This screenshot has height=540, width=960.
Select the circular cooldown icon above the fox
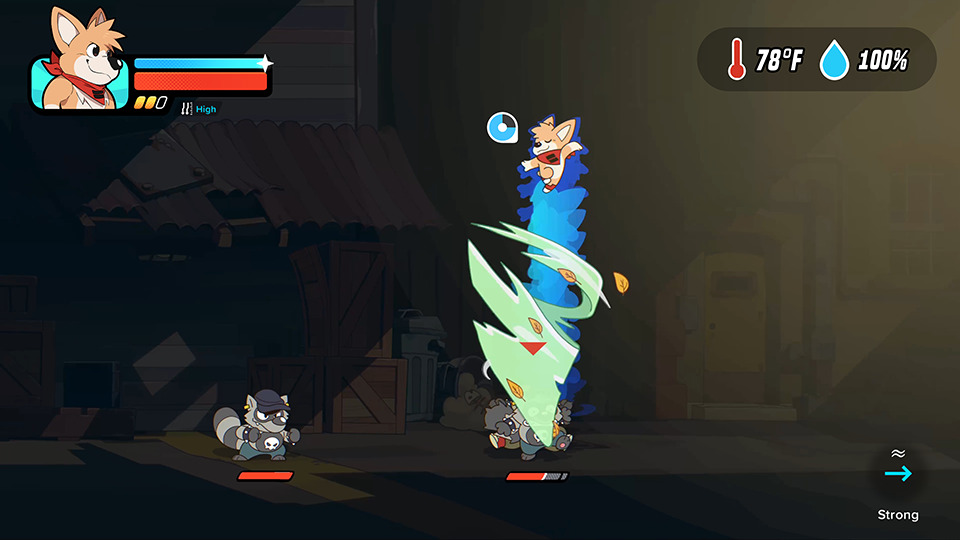coord(502,127)
